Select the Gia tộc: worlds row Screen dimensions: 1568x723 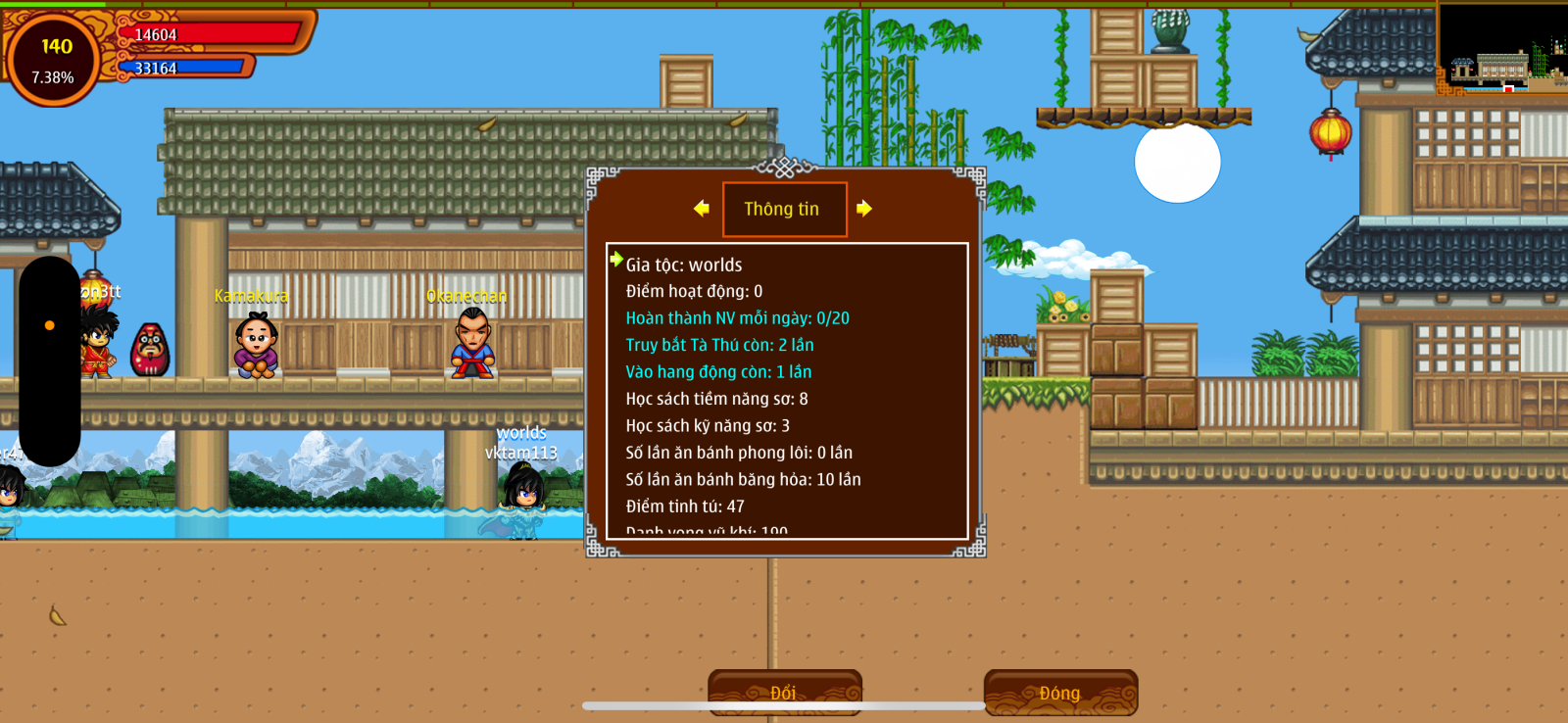click(x=684, y=265)
